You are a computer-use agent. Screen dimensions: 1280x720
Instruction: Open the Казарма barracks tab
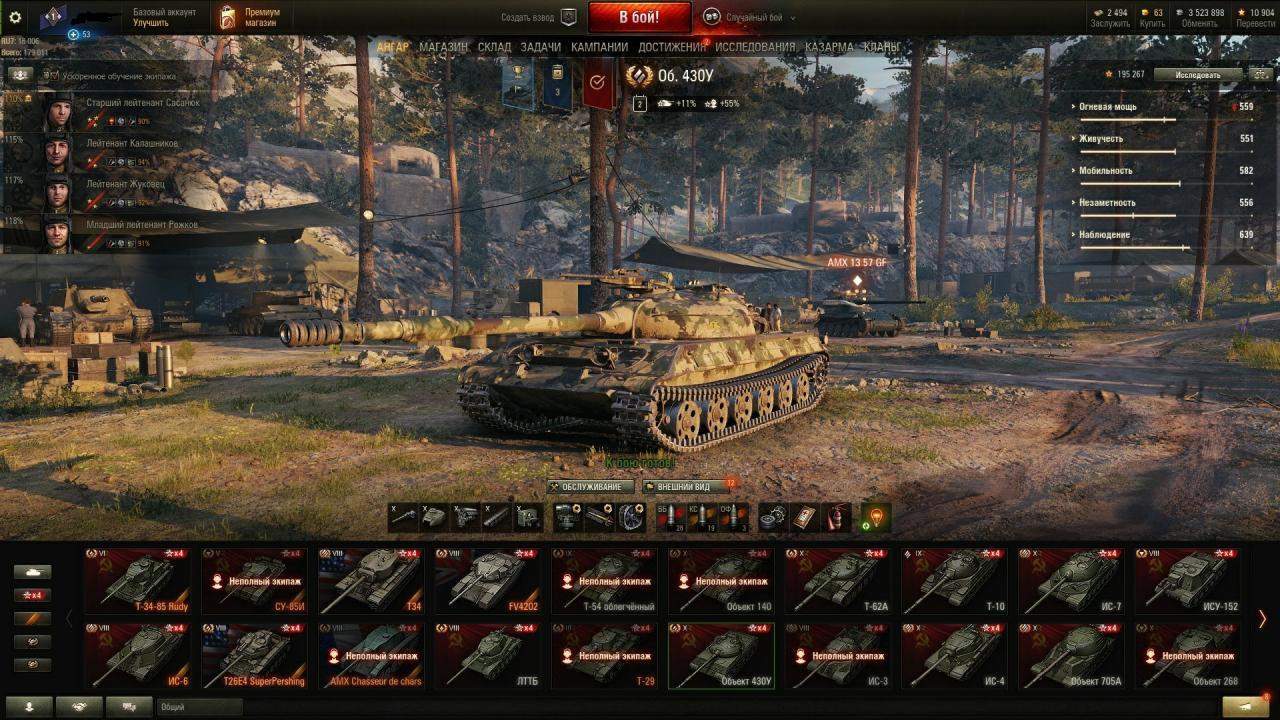click(829, 47)
